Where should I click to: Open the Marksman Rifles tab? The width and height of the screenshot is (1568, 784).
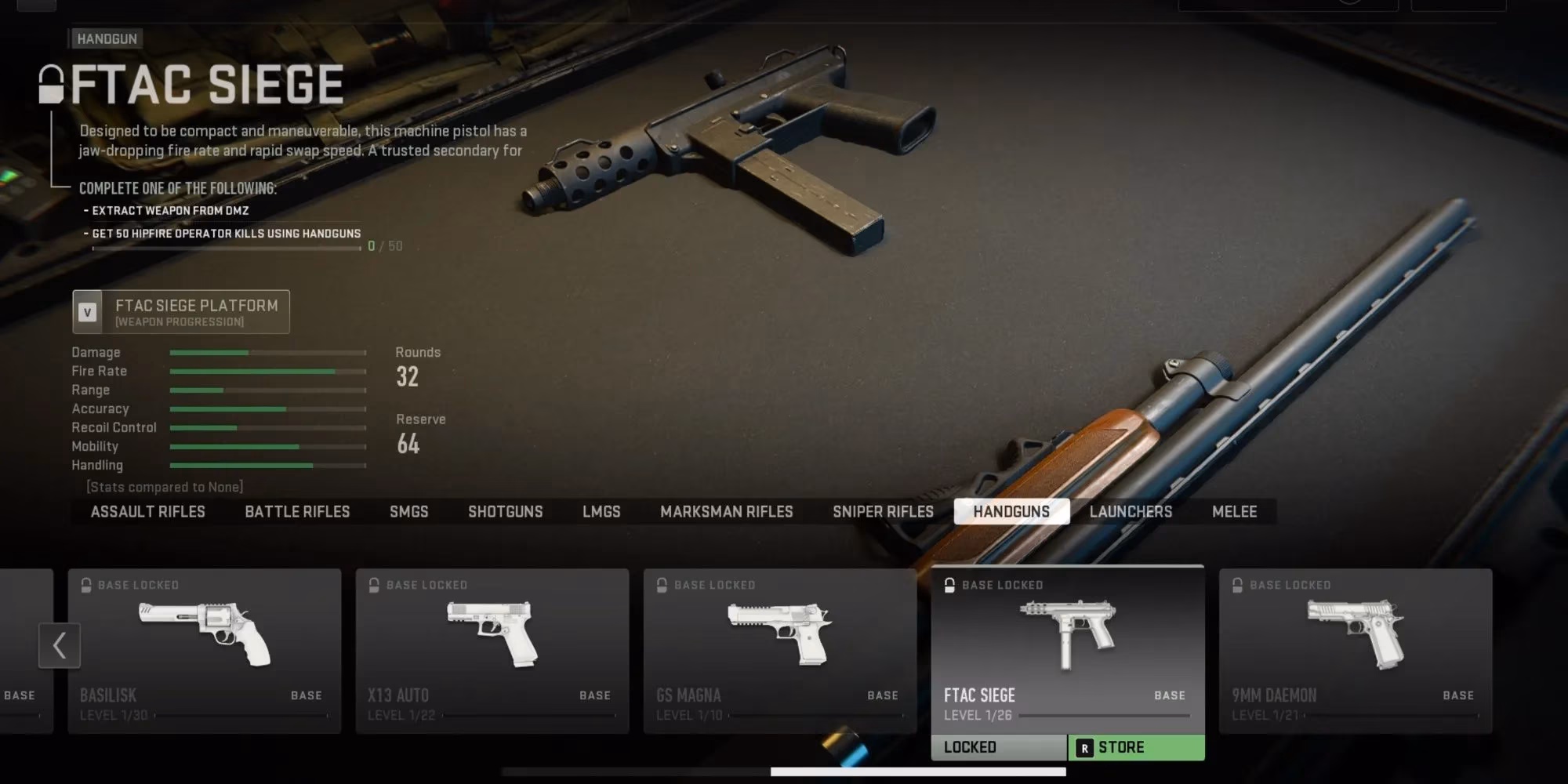coord(726,512)
